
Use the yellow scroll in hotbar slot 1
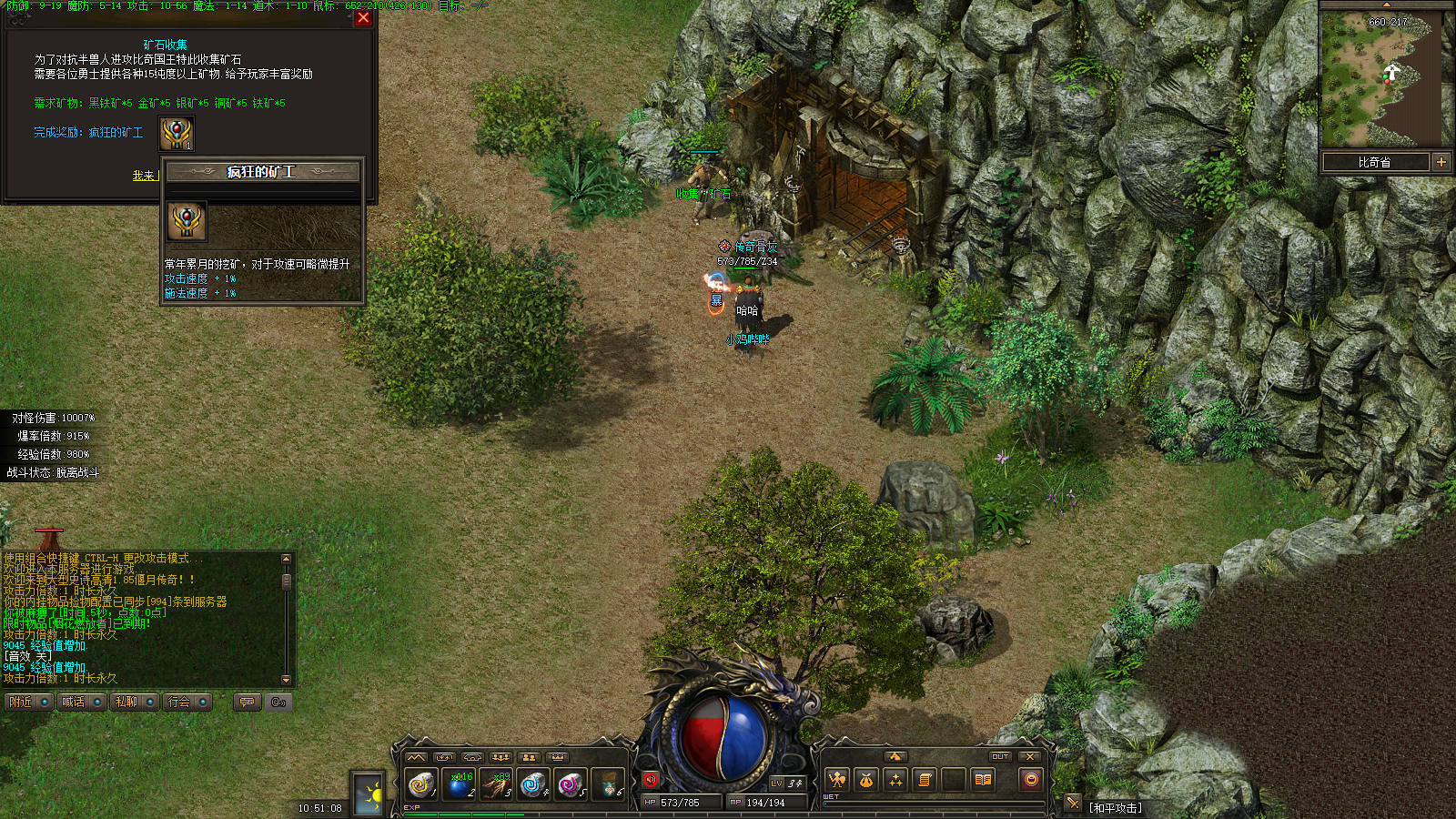point(421,783)
